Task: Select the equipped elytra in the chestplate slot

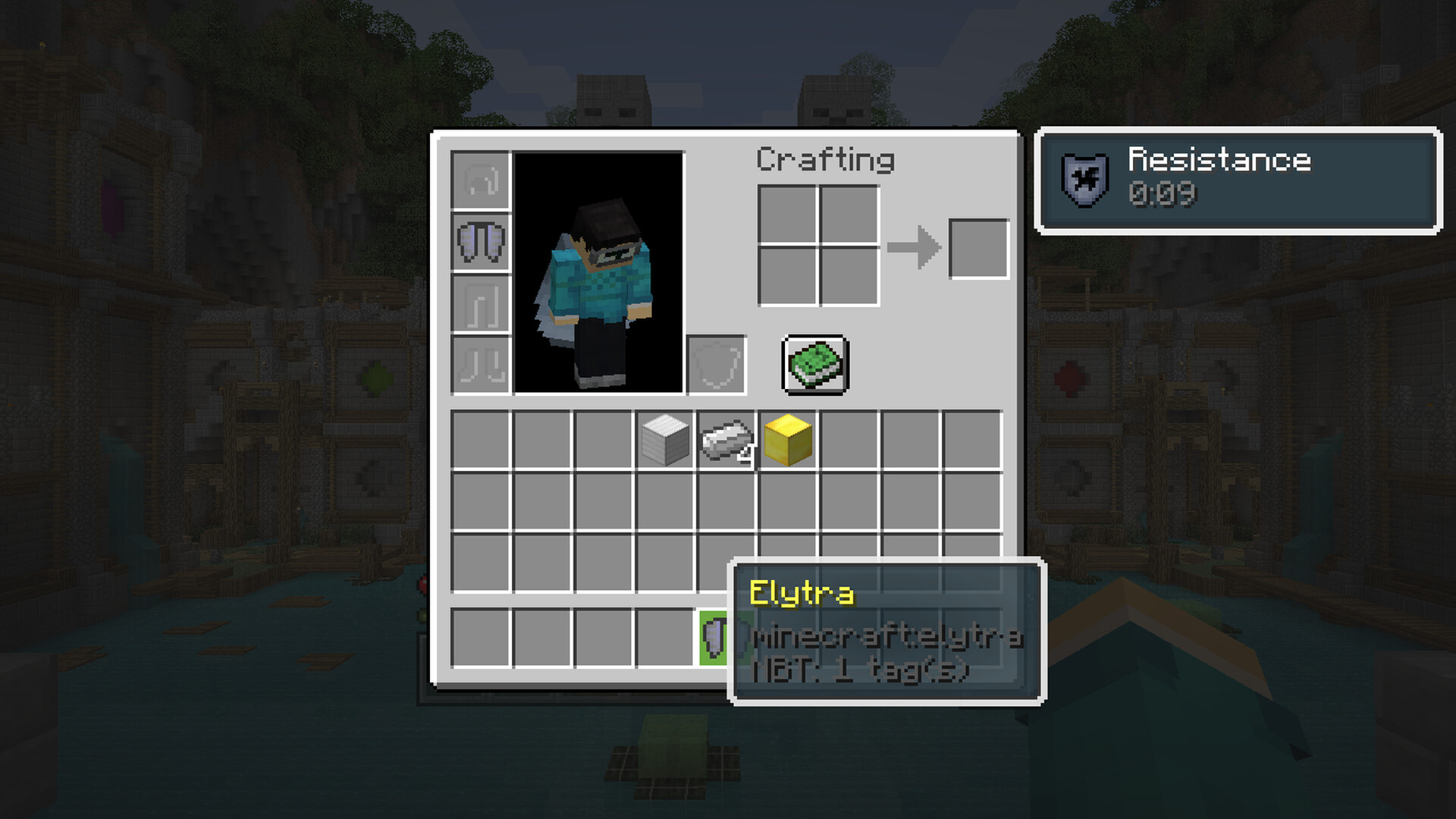Action: pos(481,242)
